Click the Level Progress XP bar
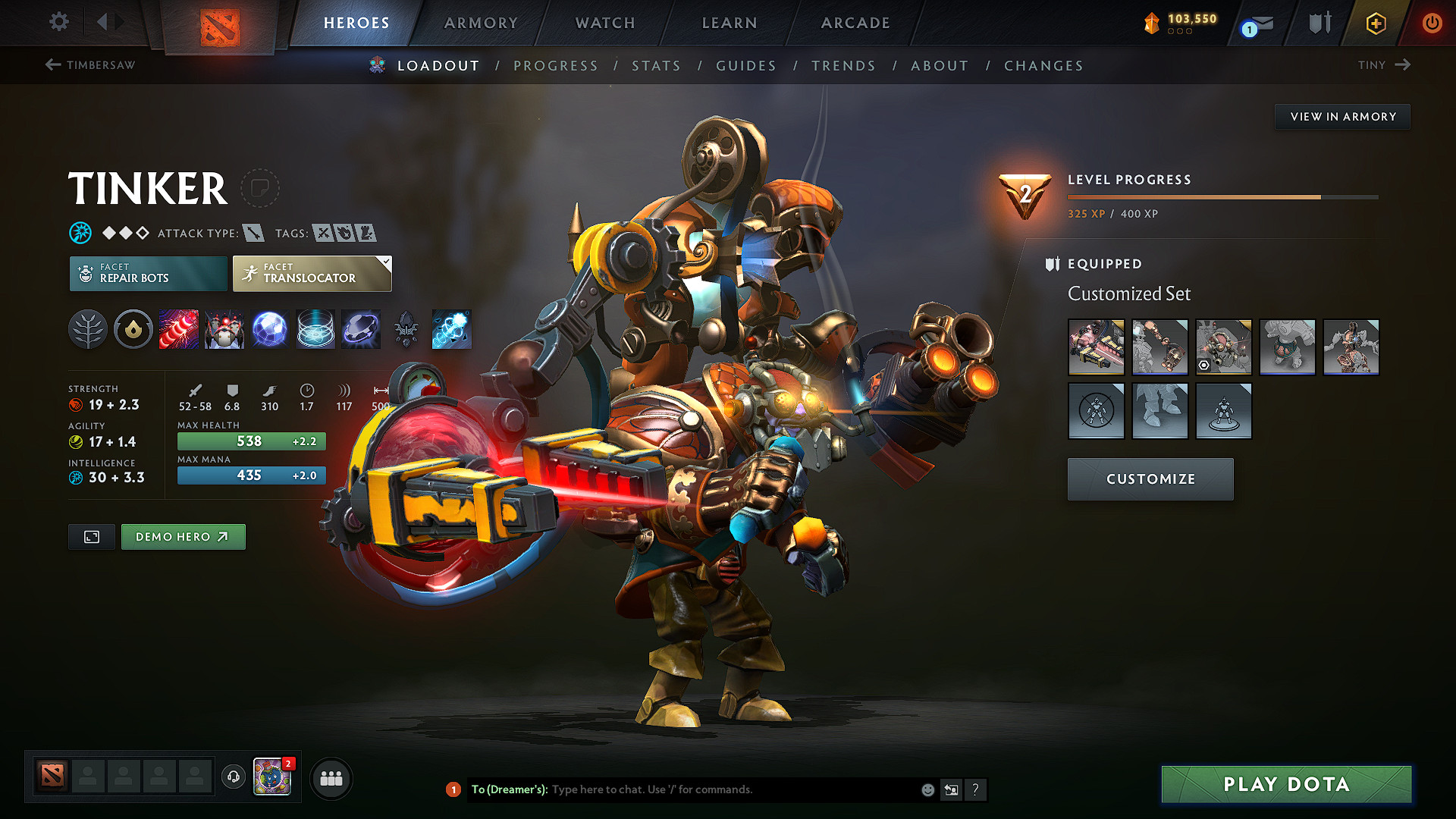Viewport: 1456px width, 819px height. click(1221, 196)
